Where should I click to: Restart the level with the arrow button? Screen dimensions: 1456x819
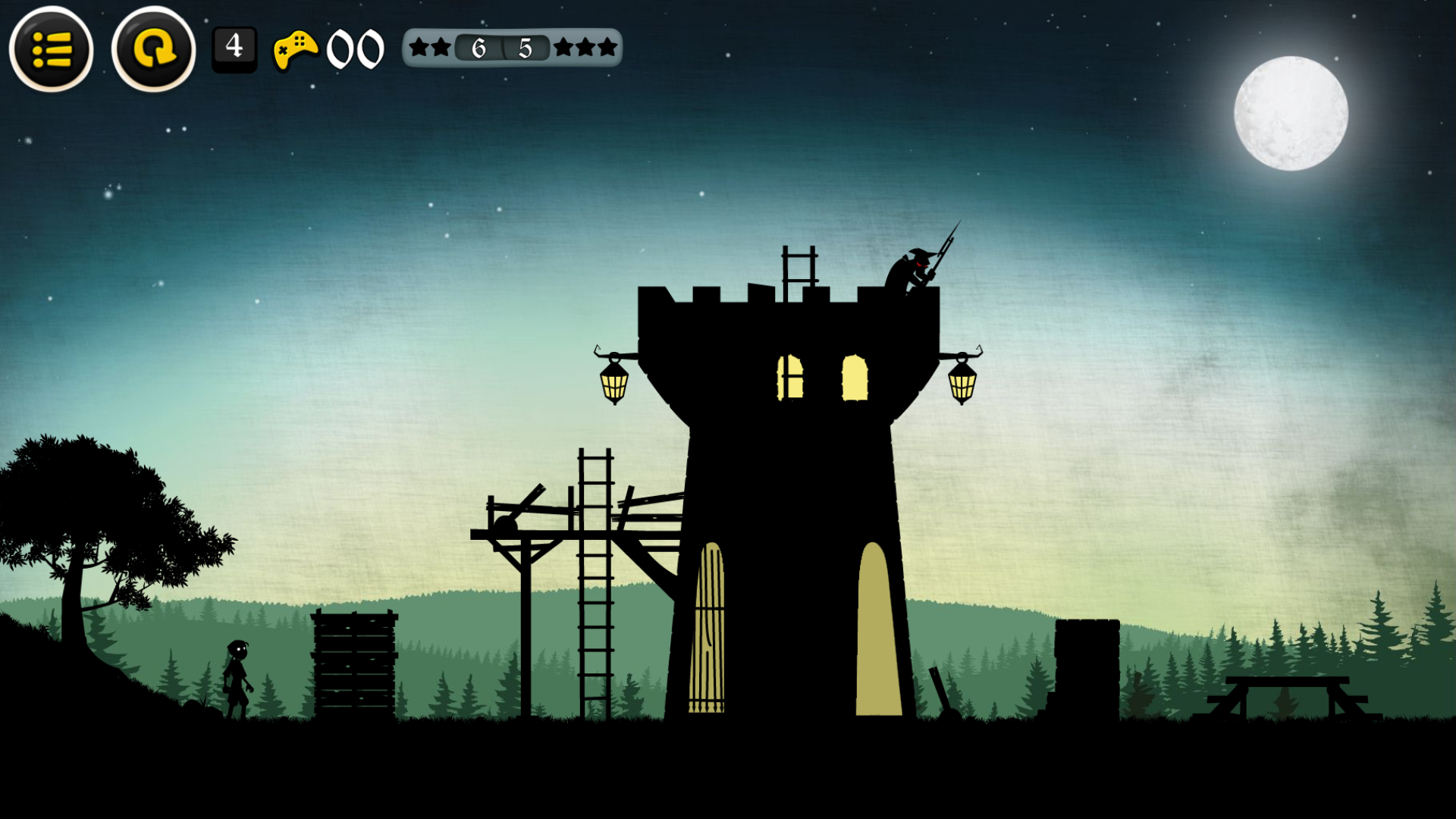tap(154, 50)
